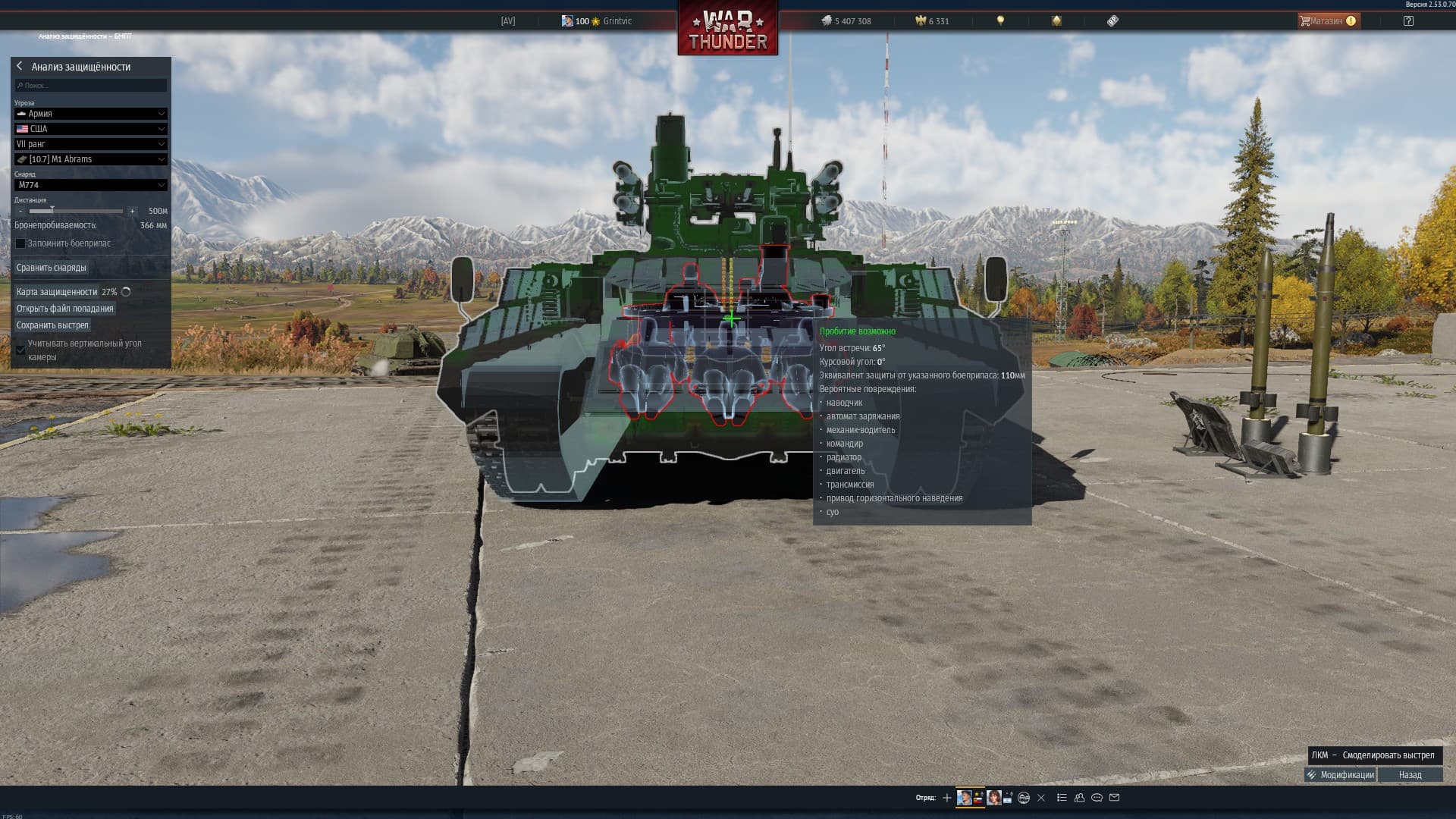1456x819 pixels.
Task: Click the Сохранить выстрел button
Action: tap(52, 325)
